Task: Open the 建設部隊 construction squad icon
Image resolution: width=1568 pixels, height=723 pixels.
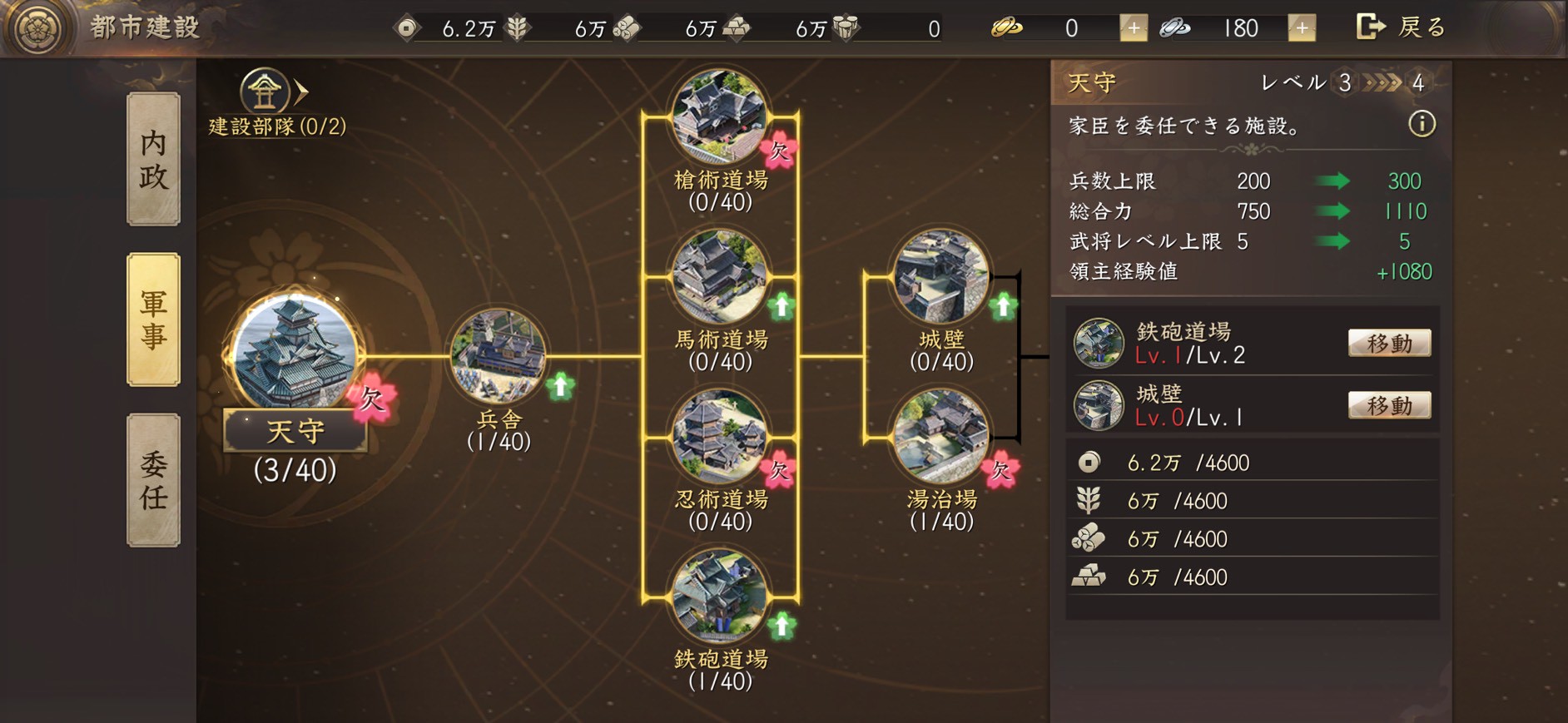Action: click(x=266, y=92)
